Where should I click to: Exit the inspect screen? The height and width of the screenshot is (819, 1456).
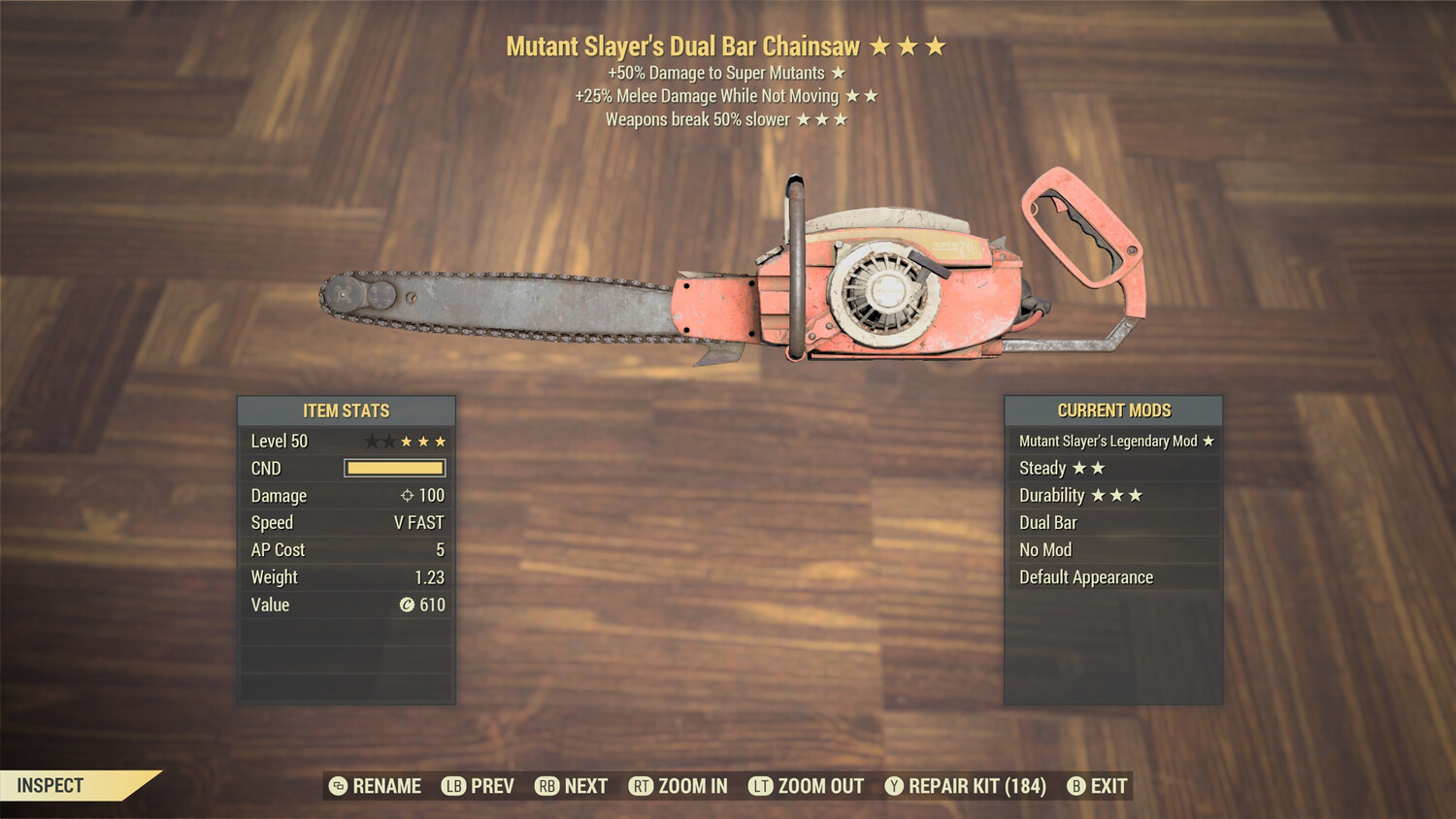coord(1098,786)
